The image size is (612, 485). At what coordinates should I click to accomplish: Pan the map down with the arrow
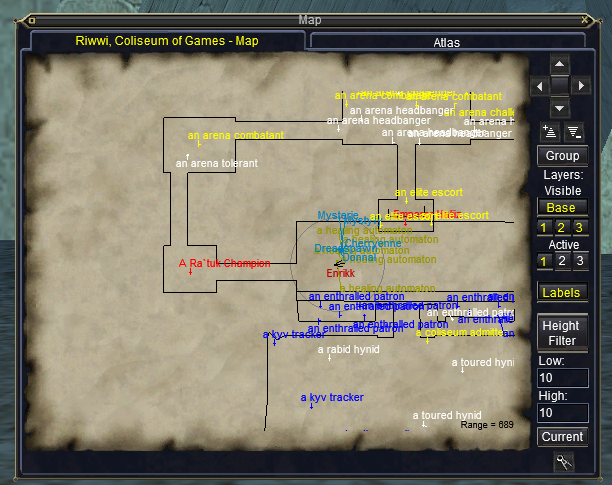tap(560, 108)
